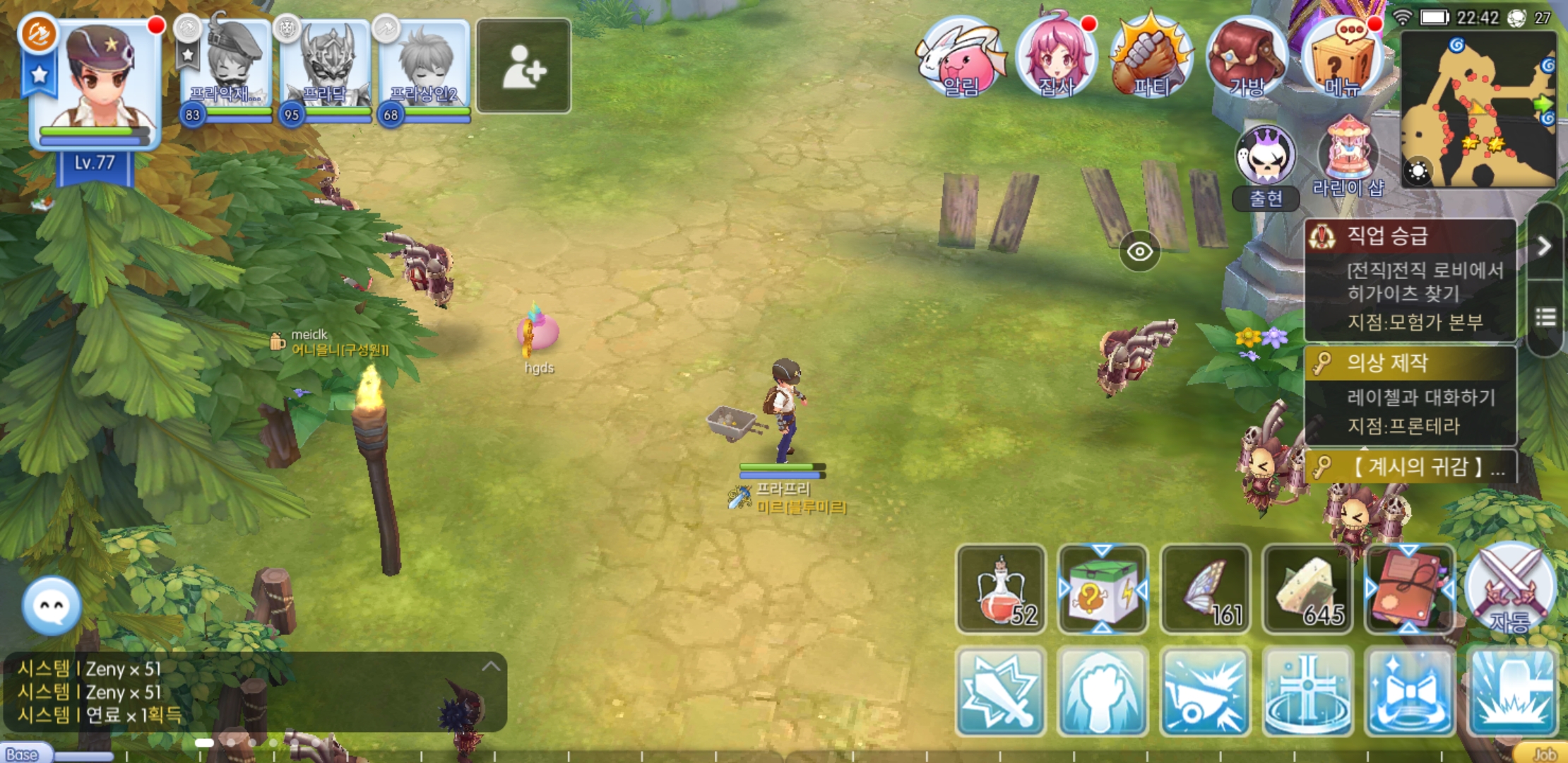Open the minimap
Image resolution: width=1568 pixels, height=763 pixels.
click(x=1478, y=110)
